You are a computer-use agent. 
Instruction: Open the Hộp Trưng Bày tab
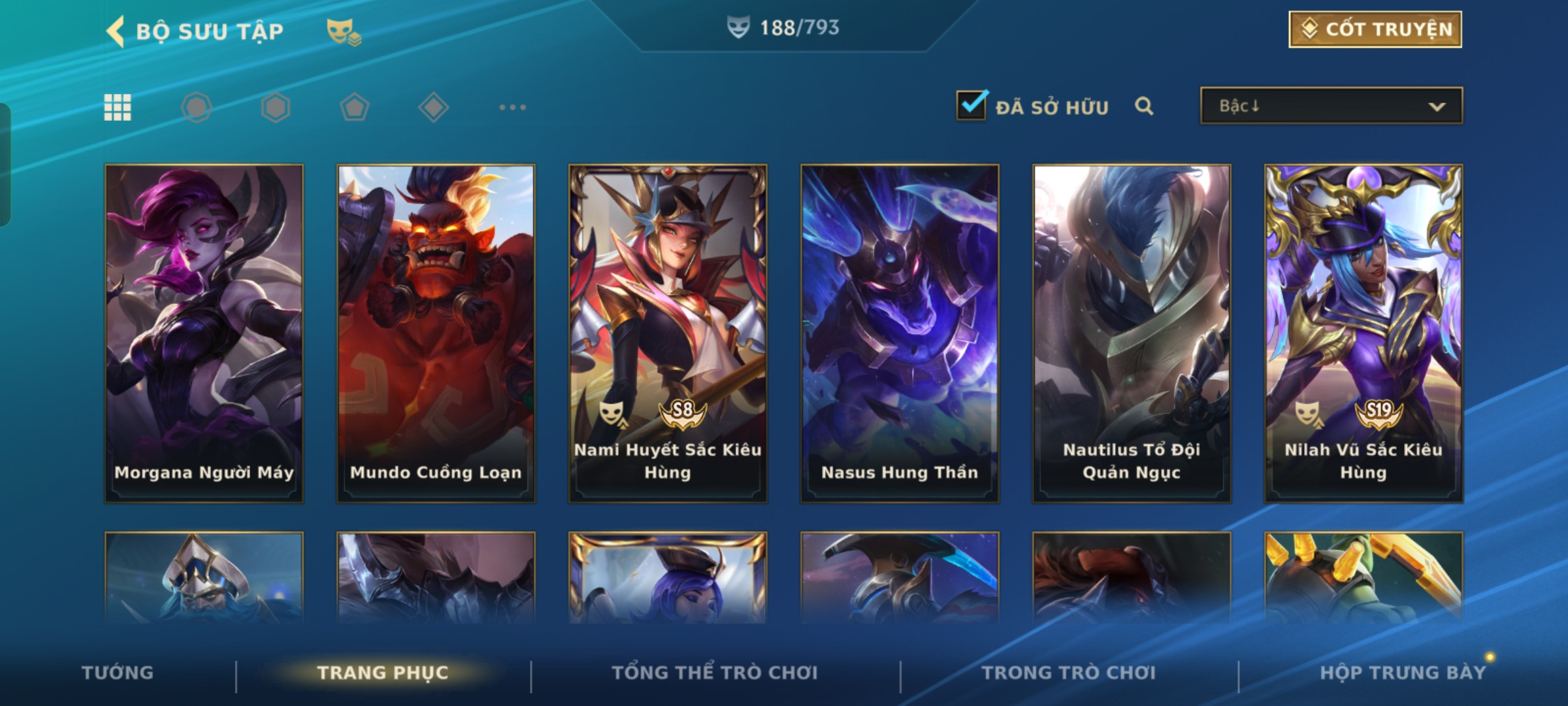click(1403, 673)
